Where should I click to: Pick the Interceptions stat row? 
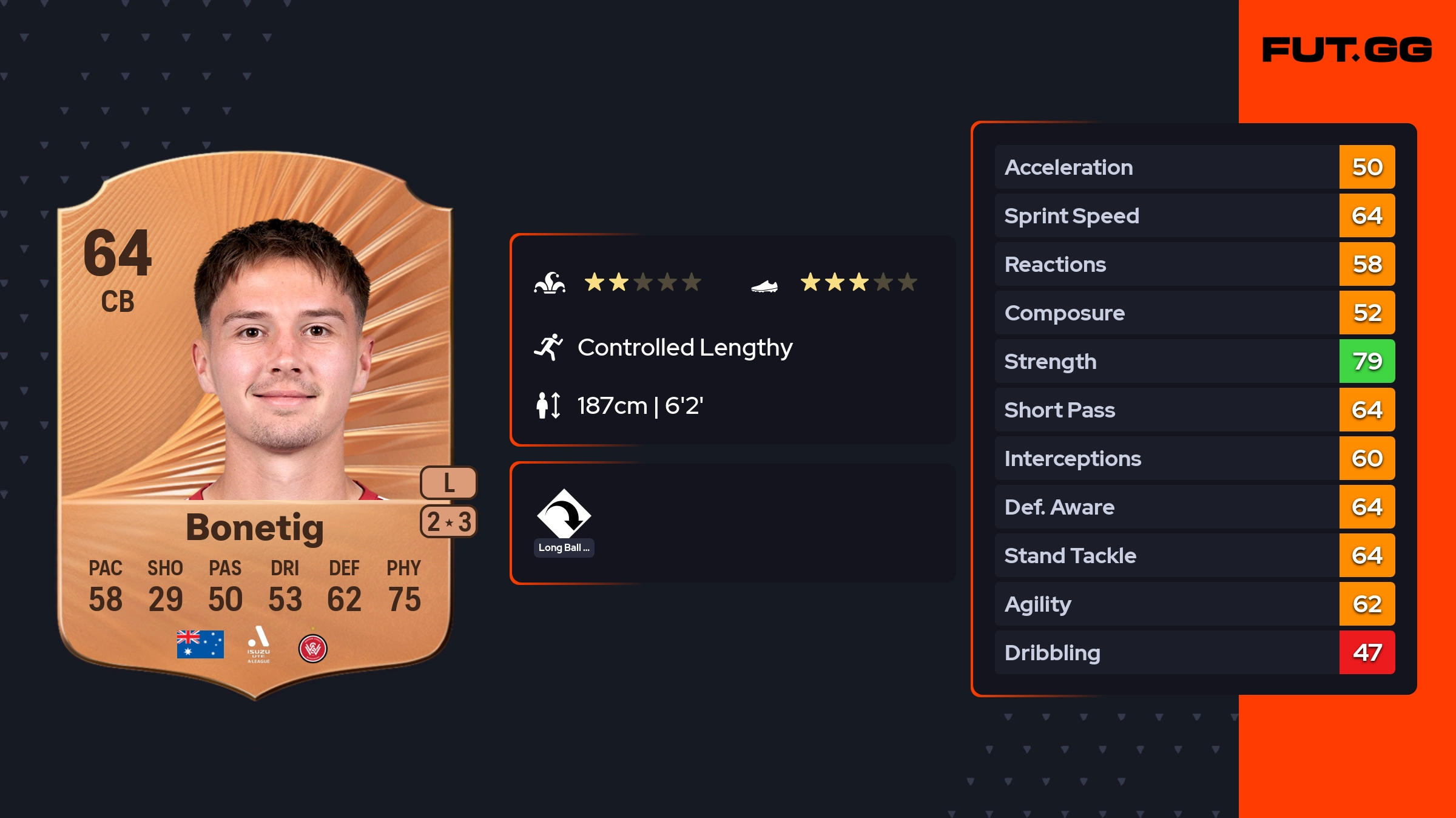pyautogui.click(x=1194, y=458)
